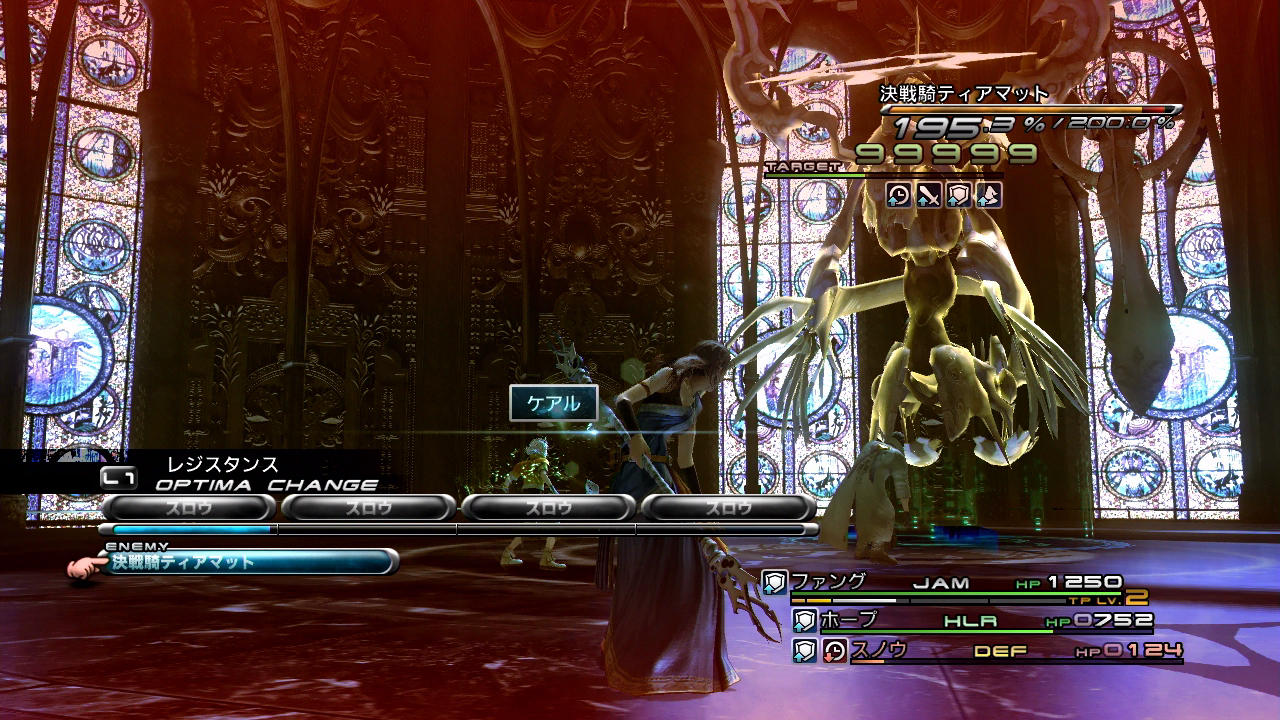
Task: Select enemy target 決戦騎ティアマット in the list
Action: tap(248, 562)
